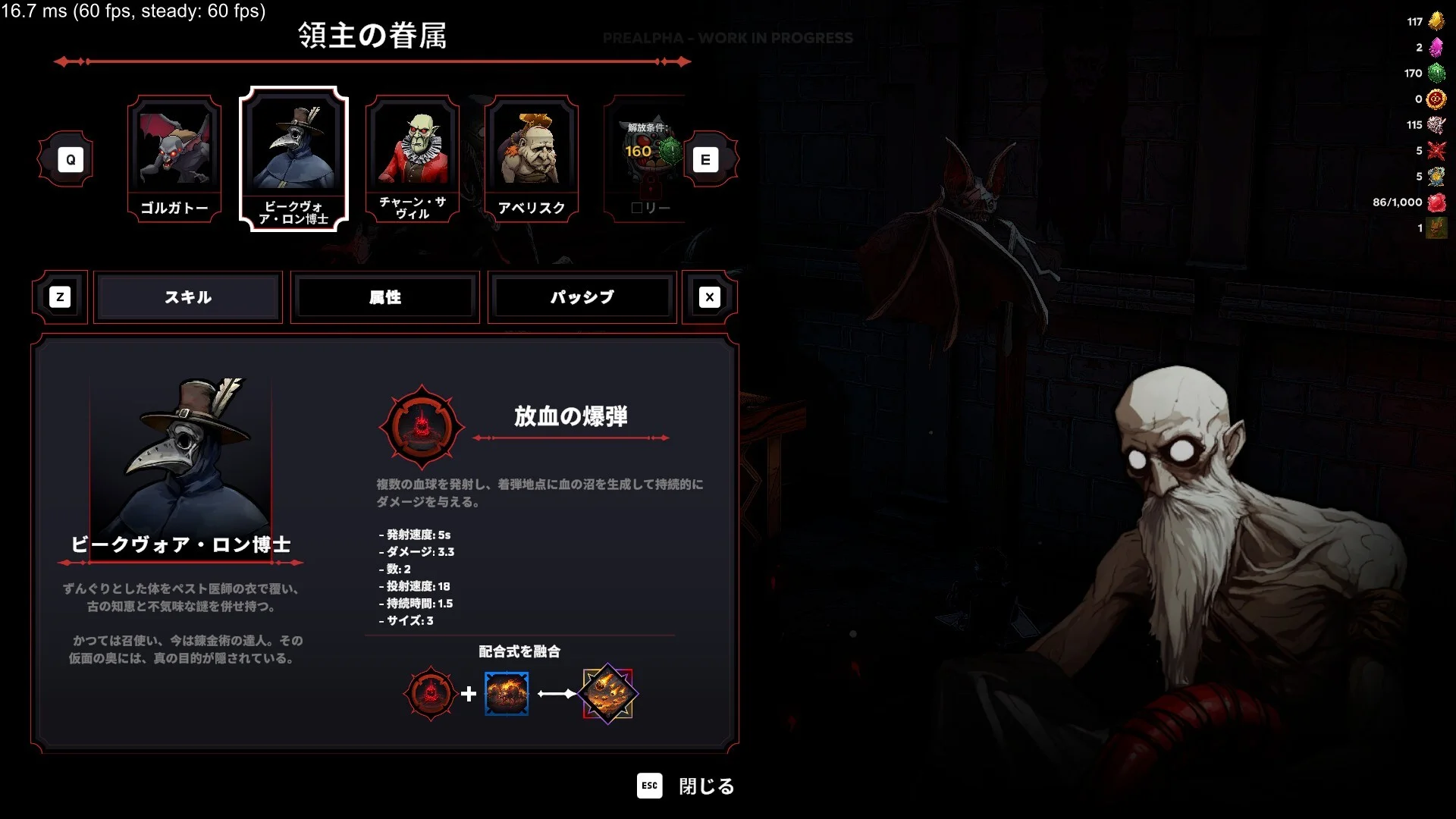This screenshot has height=819, width=1456.
Task: Click the red bomb icon in fusion recipe
Action: click(431, 693)
